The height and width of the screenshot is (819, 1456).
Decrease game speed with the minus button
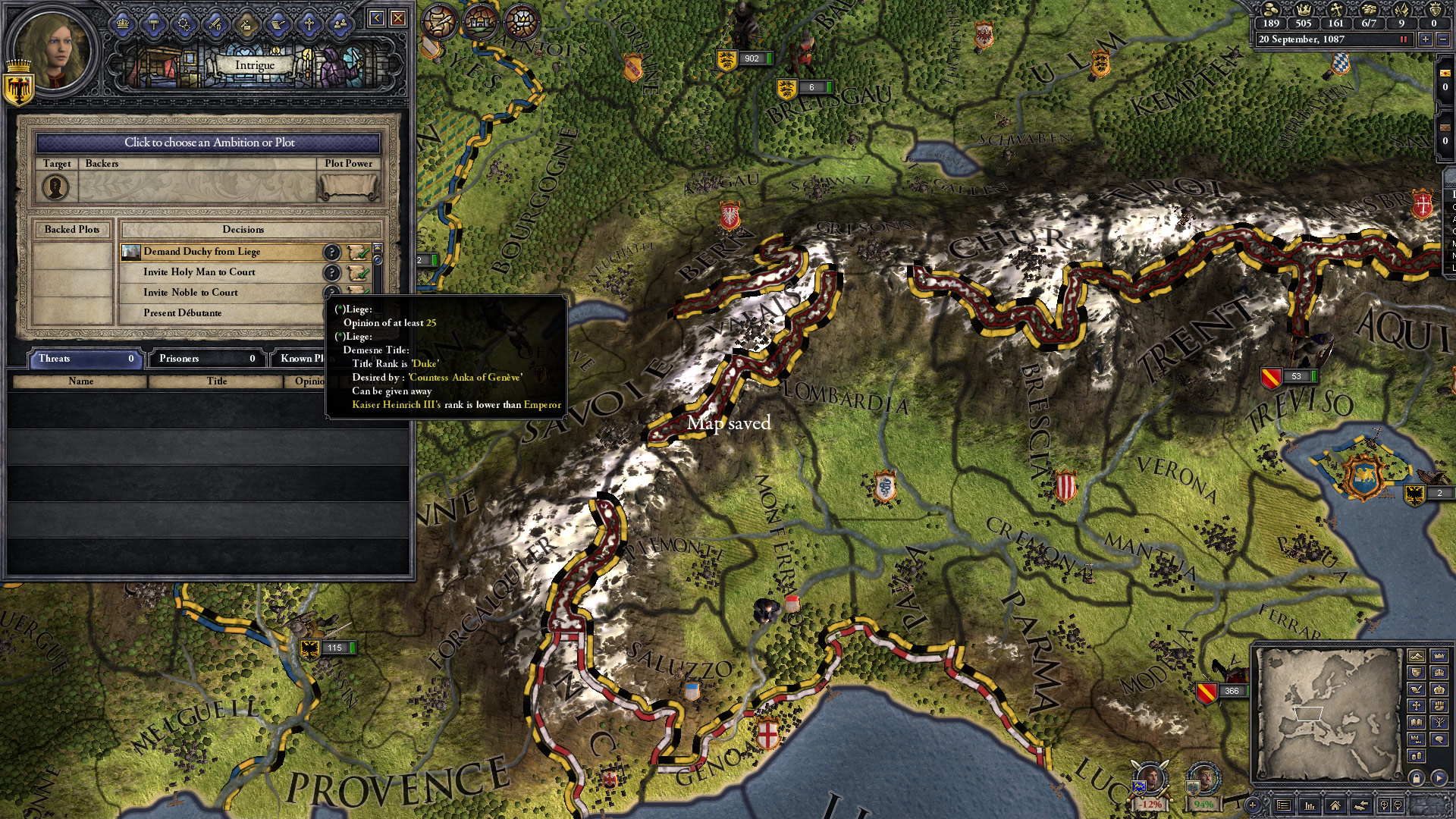pos(1443,39)
